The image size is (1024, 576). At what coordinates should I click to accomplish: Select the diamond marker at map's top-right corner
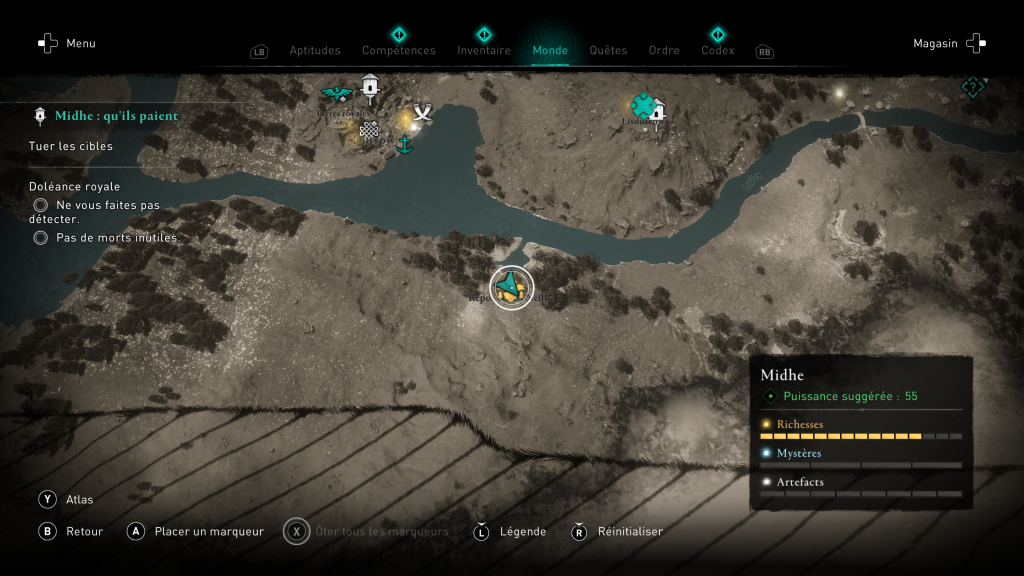pos(972,87)
